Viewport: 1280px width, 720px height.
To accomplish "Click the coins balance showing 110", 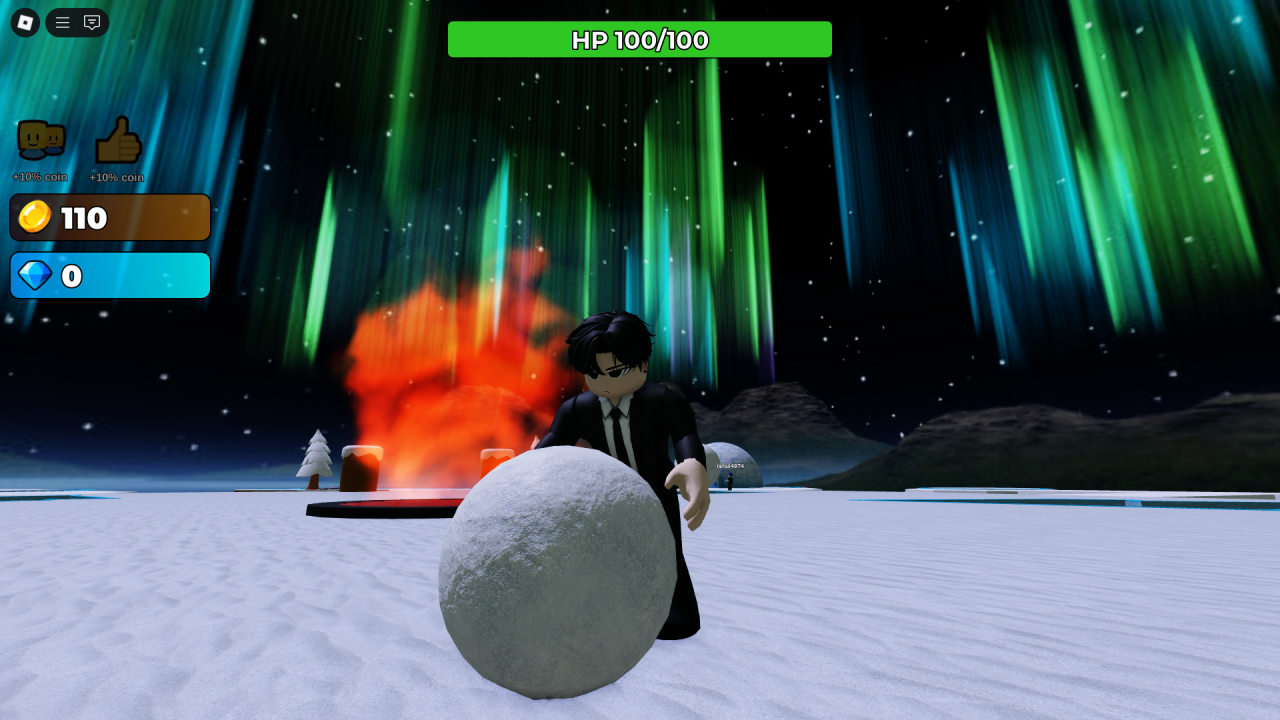I will point(110,217).
